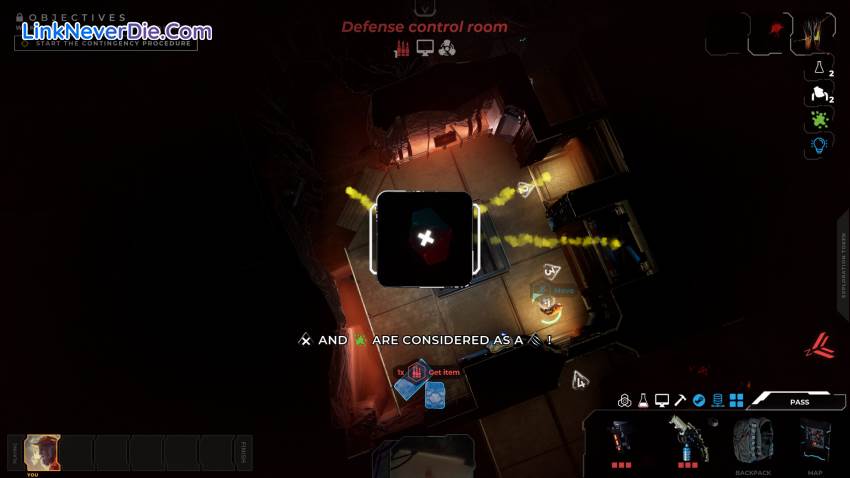Select the blue grid action icon
Viewport: 850px width, 478px height.
pyautogui.click(x=737, y=400)
